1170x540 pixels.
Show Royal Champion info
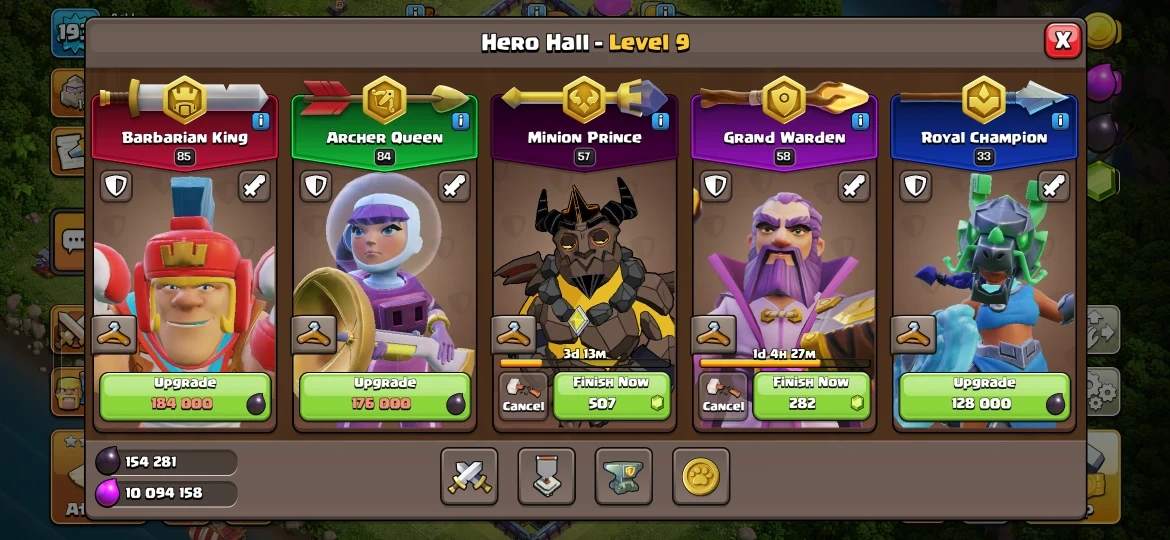(1060, 121)
